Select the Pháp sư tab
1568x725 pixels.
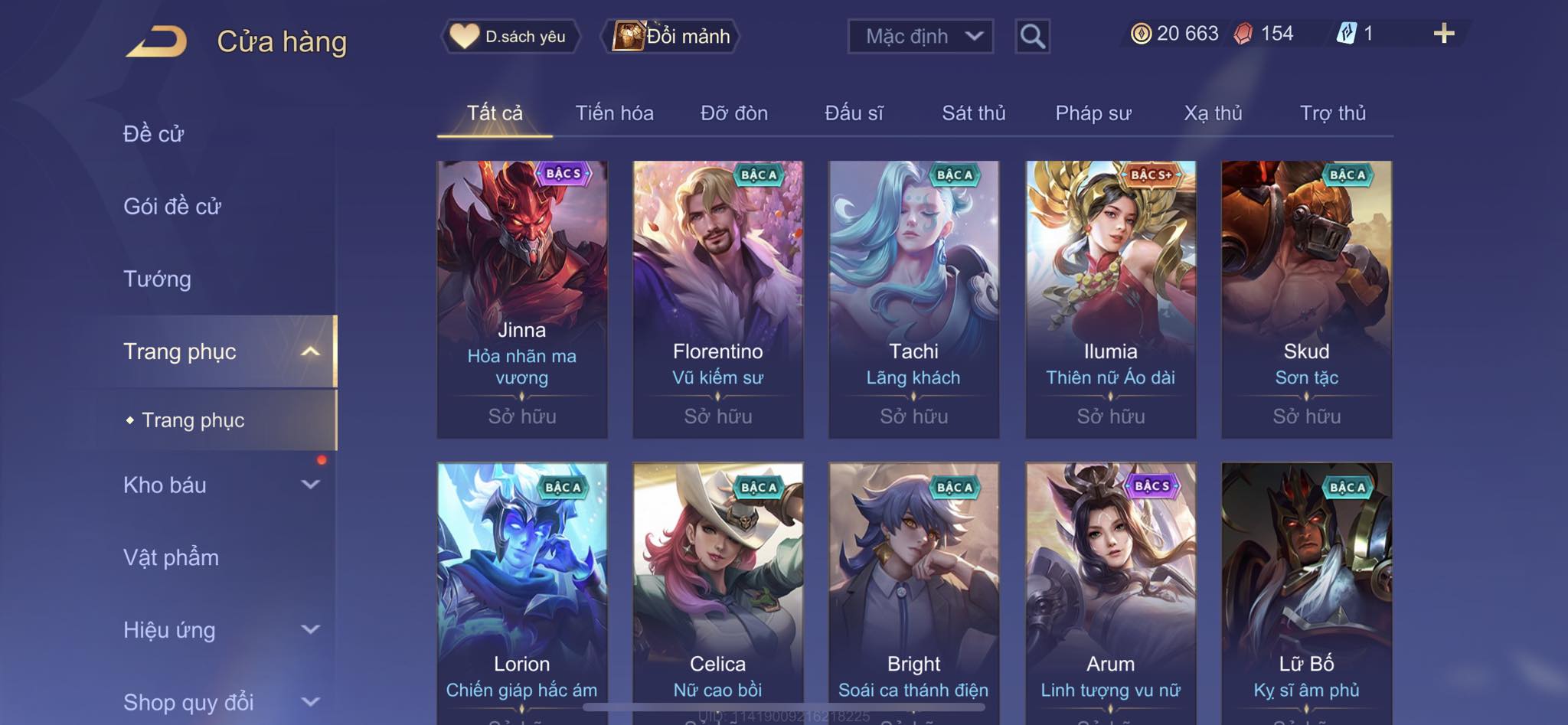pyautogui.click(x=1093, y=113)
